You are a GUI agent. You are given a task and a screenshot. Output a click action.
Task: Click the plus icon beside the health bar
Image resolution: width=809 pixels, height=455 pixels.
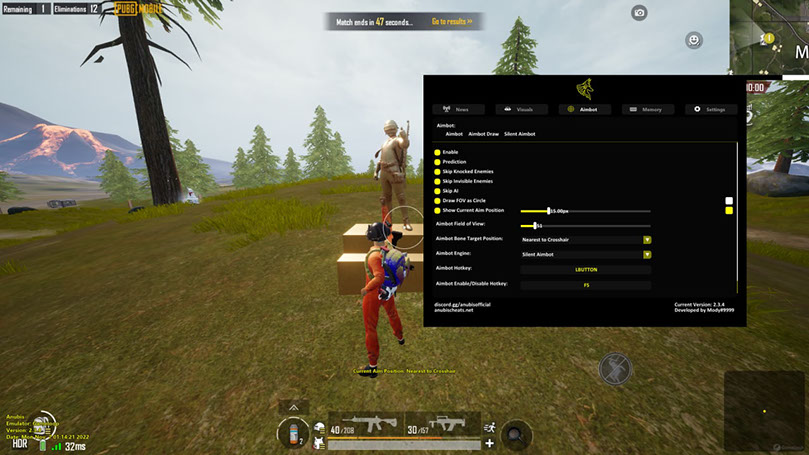pyautogui.click(x=489, y=443)
